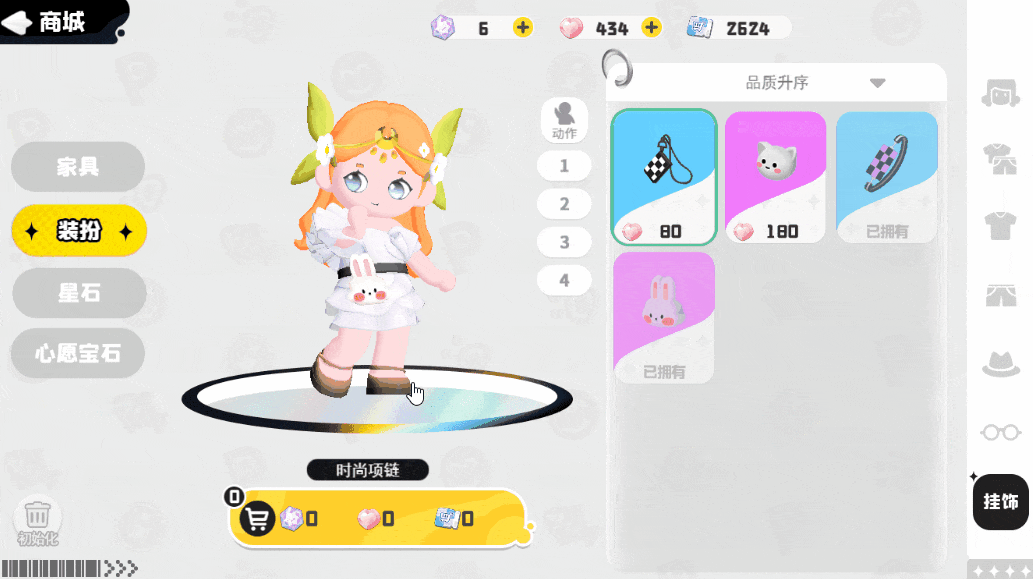Choose the white cat accessory priced 180
Viewport: 1033px width, 579px height.
click(x=776, y=177)
